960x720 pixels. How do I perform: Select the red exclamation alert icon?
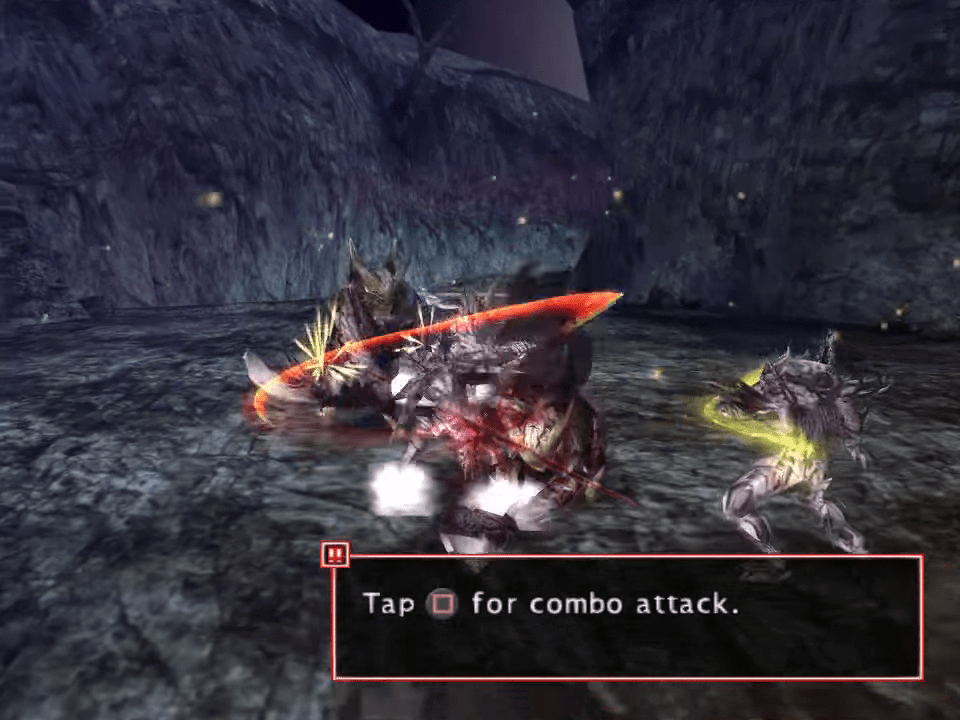pyautogui.click(x=335, y=553)
